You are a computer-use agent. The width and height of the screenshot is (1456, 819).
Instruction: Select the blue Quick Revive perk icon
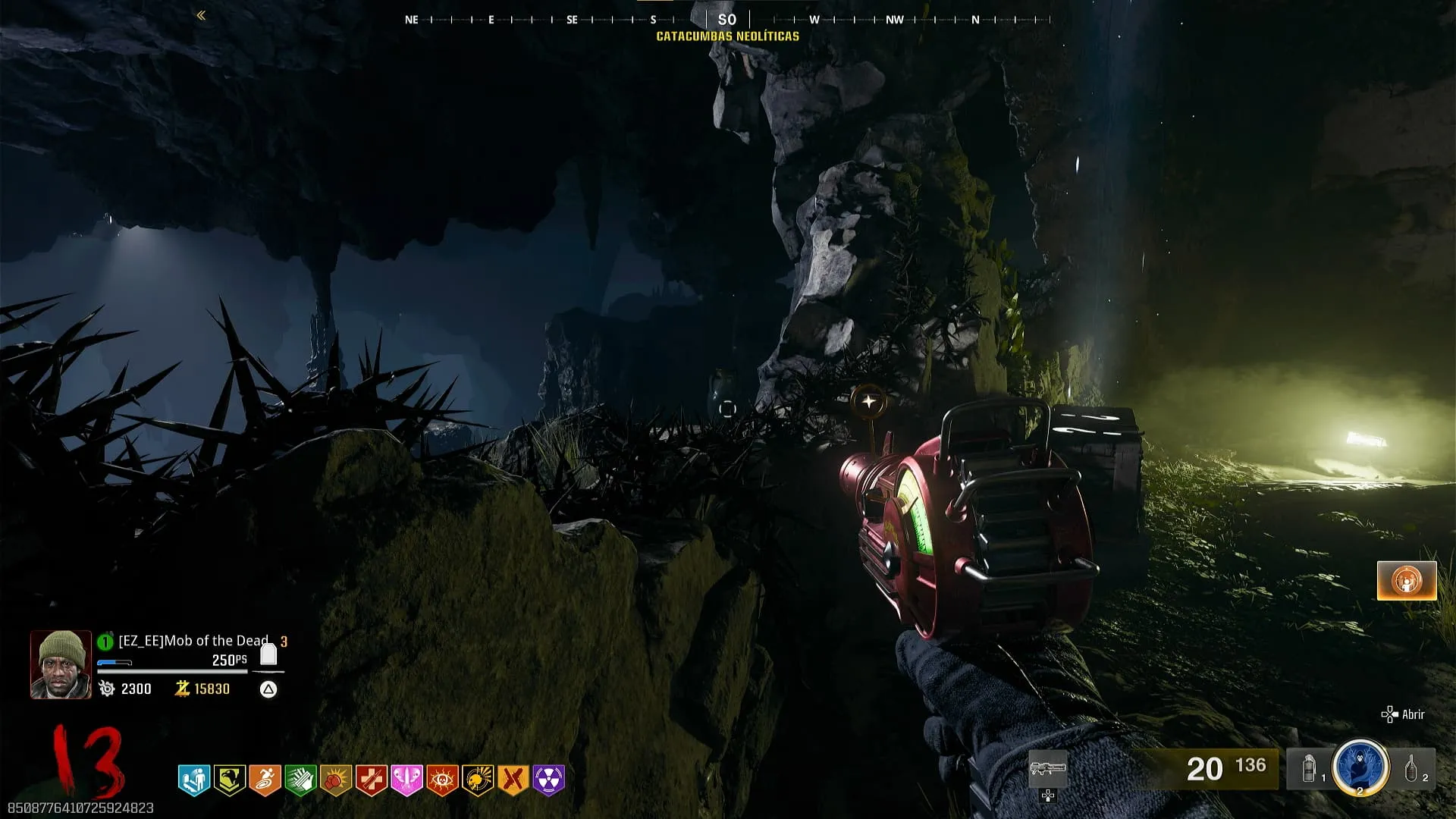click(x=194, y=780)
